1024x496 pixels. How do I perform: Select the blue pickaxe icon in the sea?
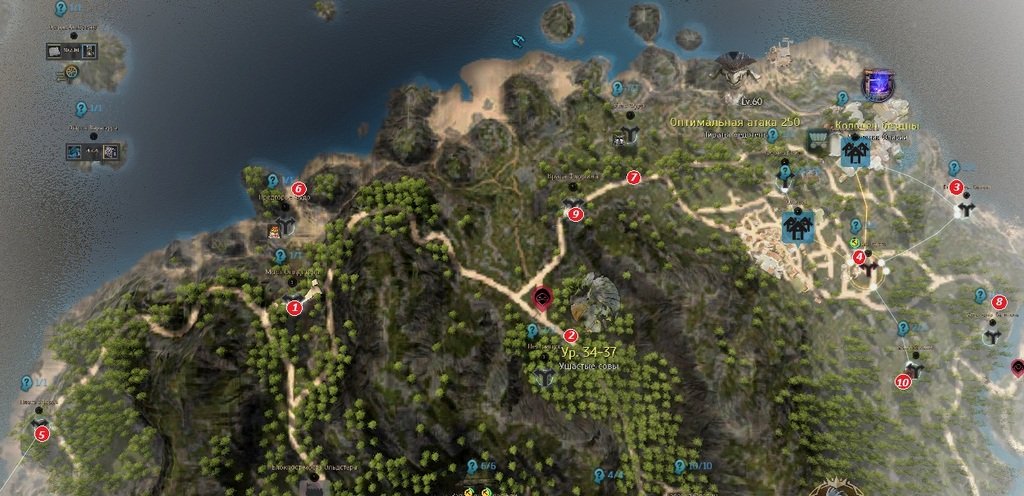[518, 41]
